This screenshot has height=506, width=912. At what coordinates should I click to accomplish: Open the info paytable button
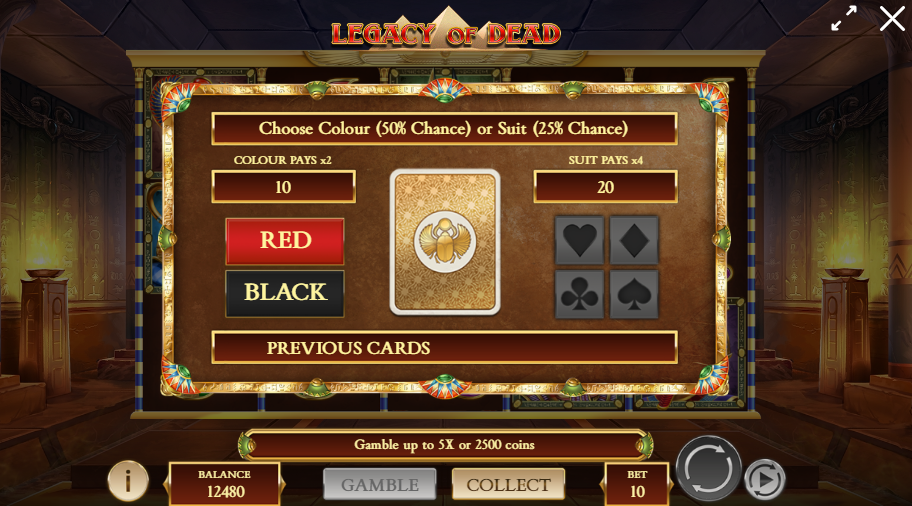click(x=128, y=481)
